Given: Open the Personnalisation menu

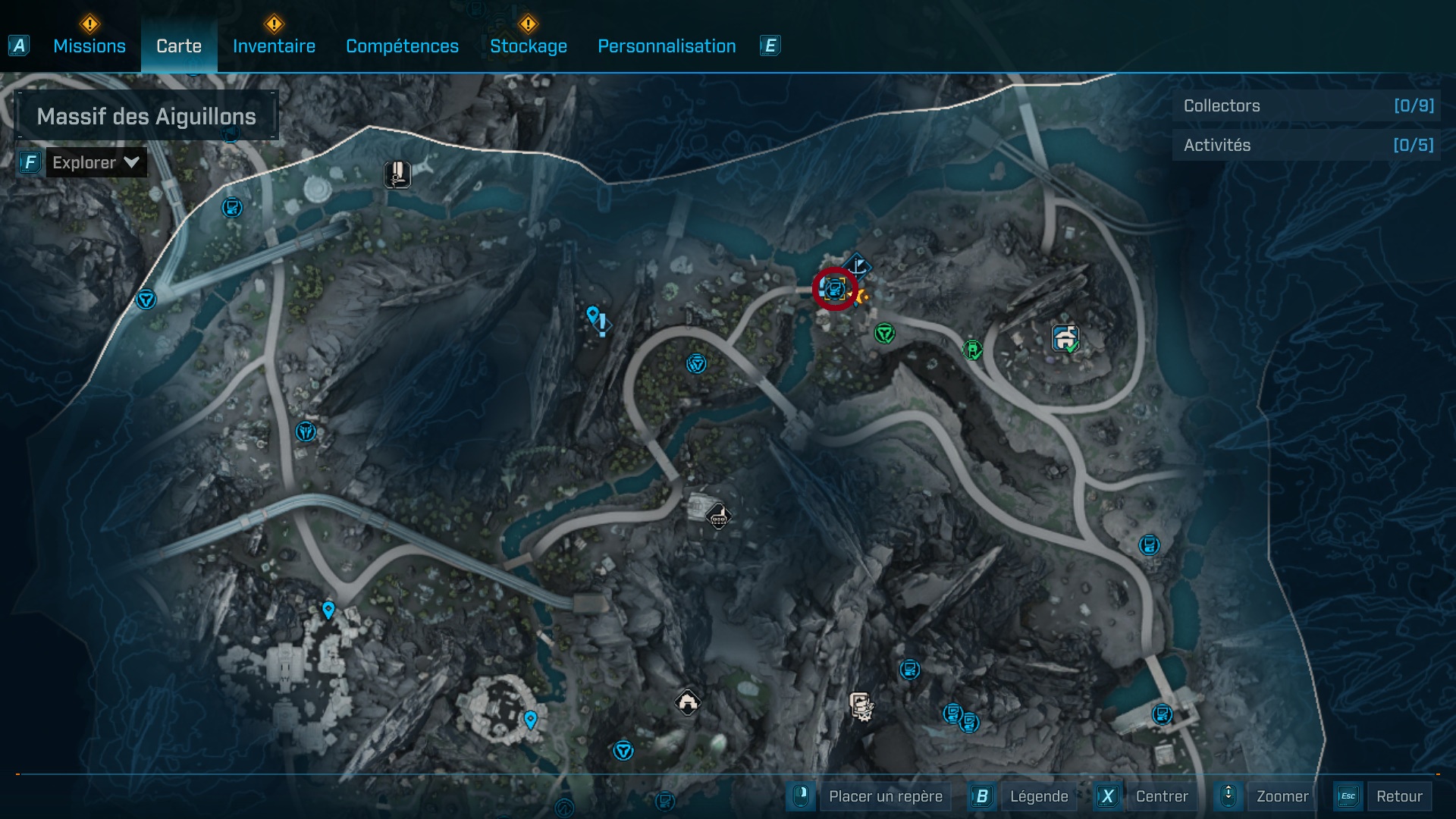Looking at the screenshot, I should tap(667, 45).
